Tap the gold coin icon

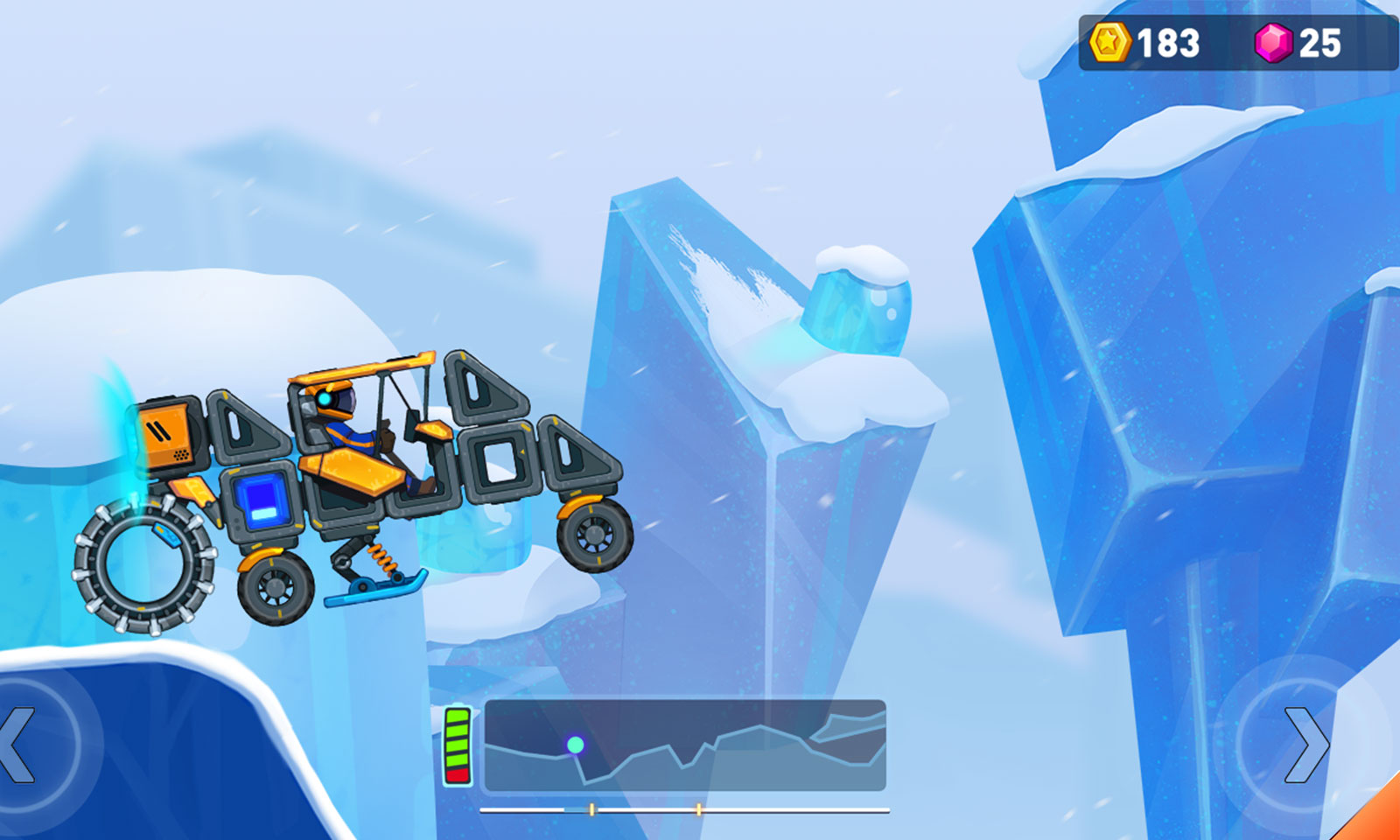pos(1109,42)
